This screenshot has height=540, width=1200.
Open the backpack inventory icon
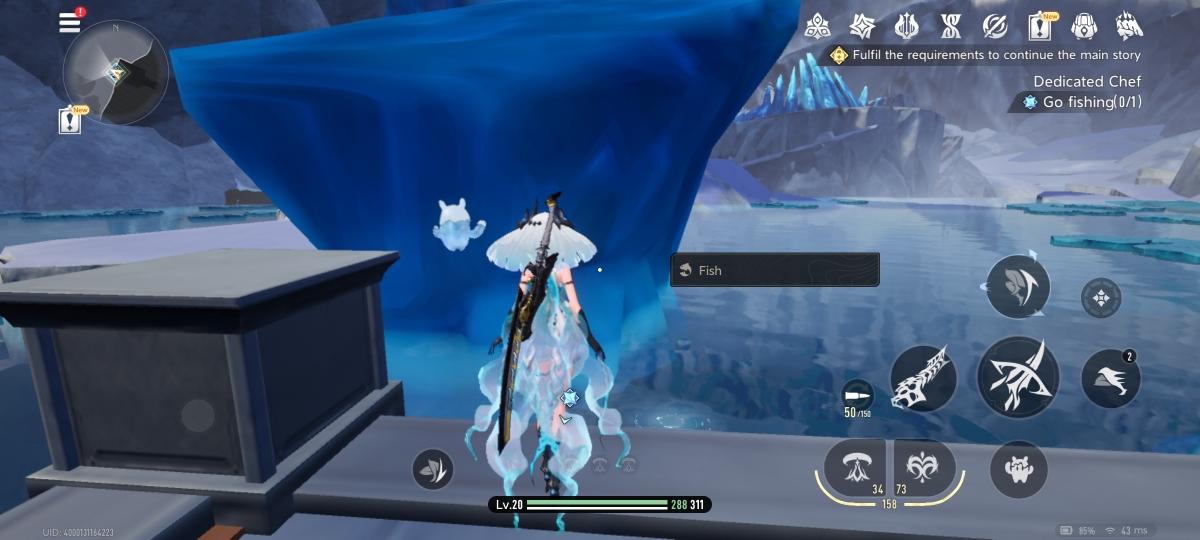tap(1084, 25)
